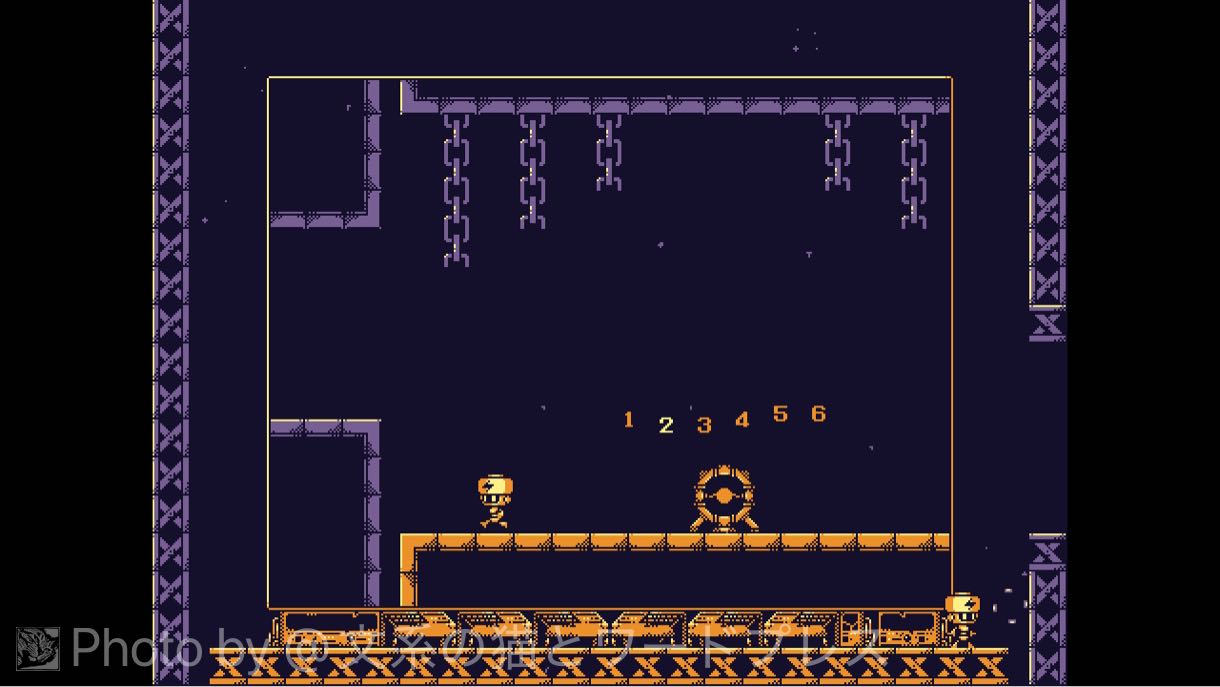This screenshot has height=687, width=1220.
Task: Select option number 4
Action: pos(742,420)
